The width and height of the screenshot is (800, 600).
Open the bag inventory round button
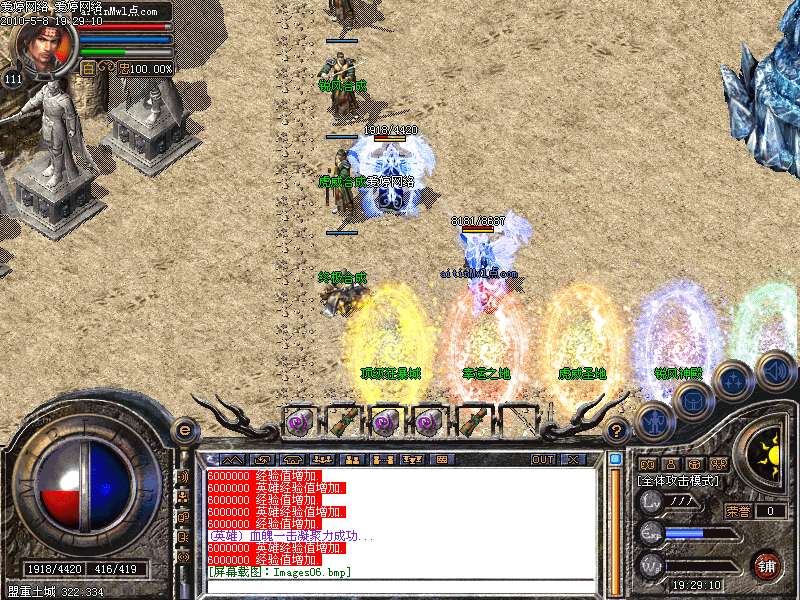693,398
